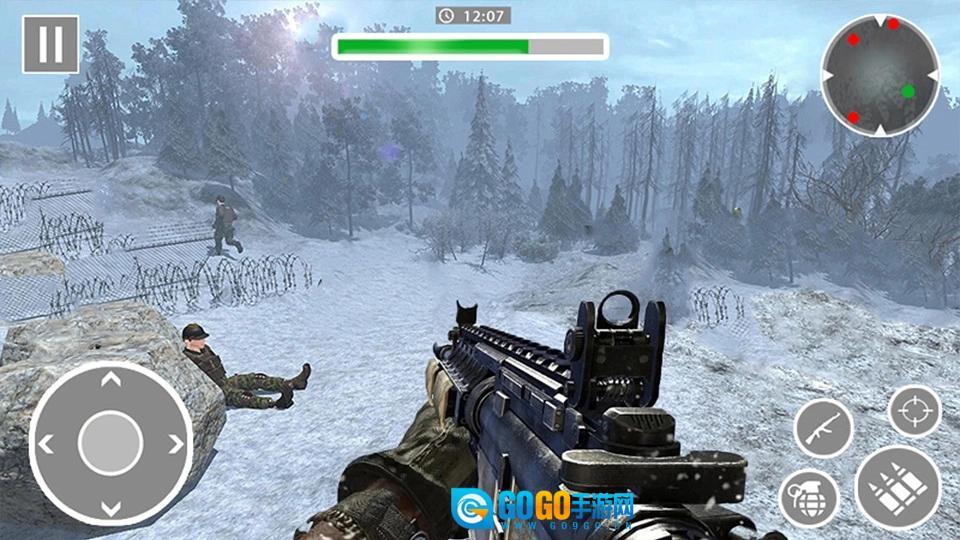Screen dimensions: 960x540
Task: Tap the joystick up arrow
Action: (x=111, y=380)
